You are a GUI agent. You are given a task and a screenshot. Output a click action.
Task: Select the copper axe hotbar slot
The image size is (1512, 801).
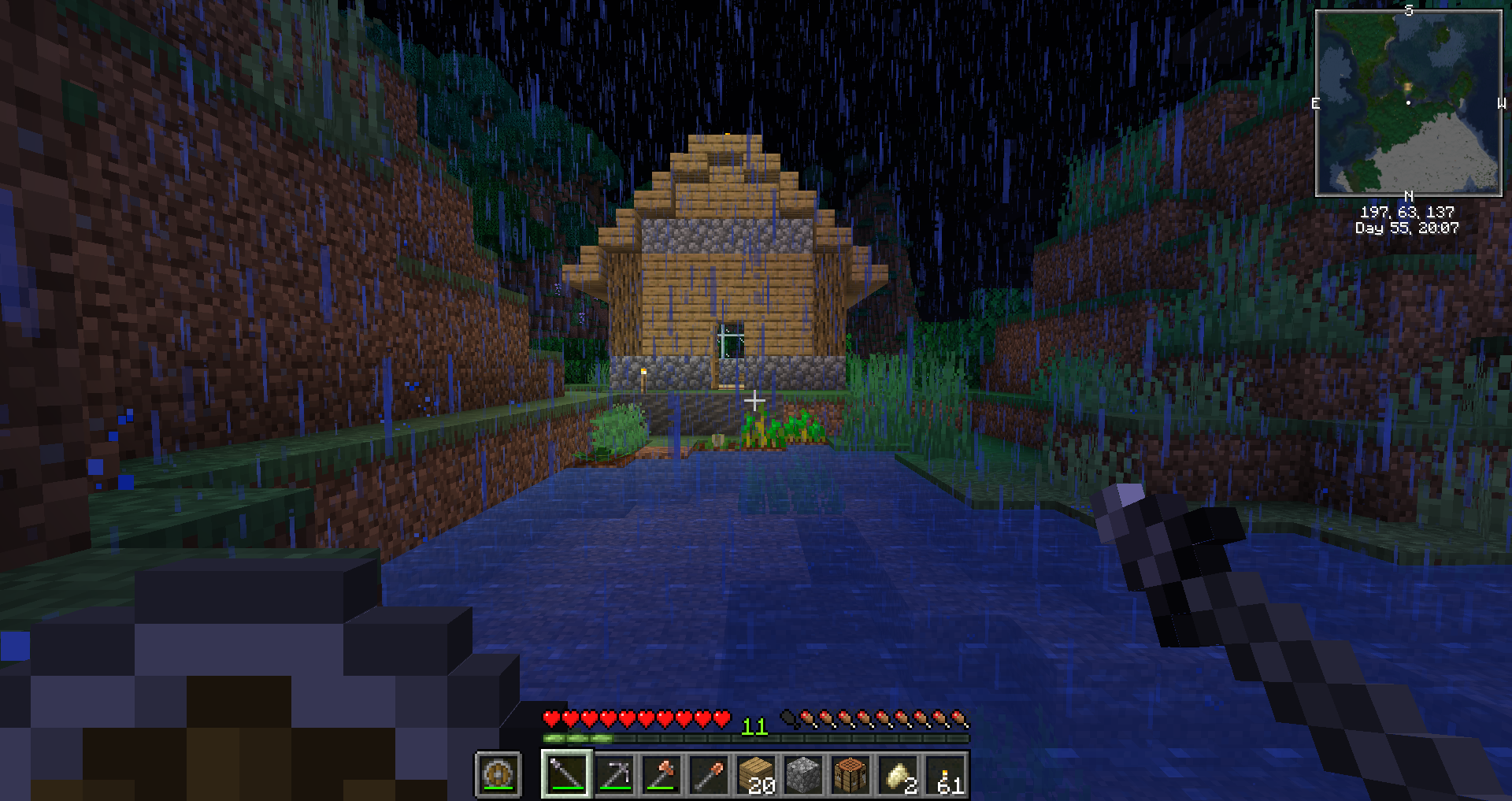pyautogui.click(x=661, y=774)
